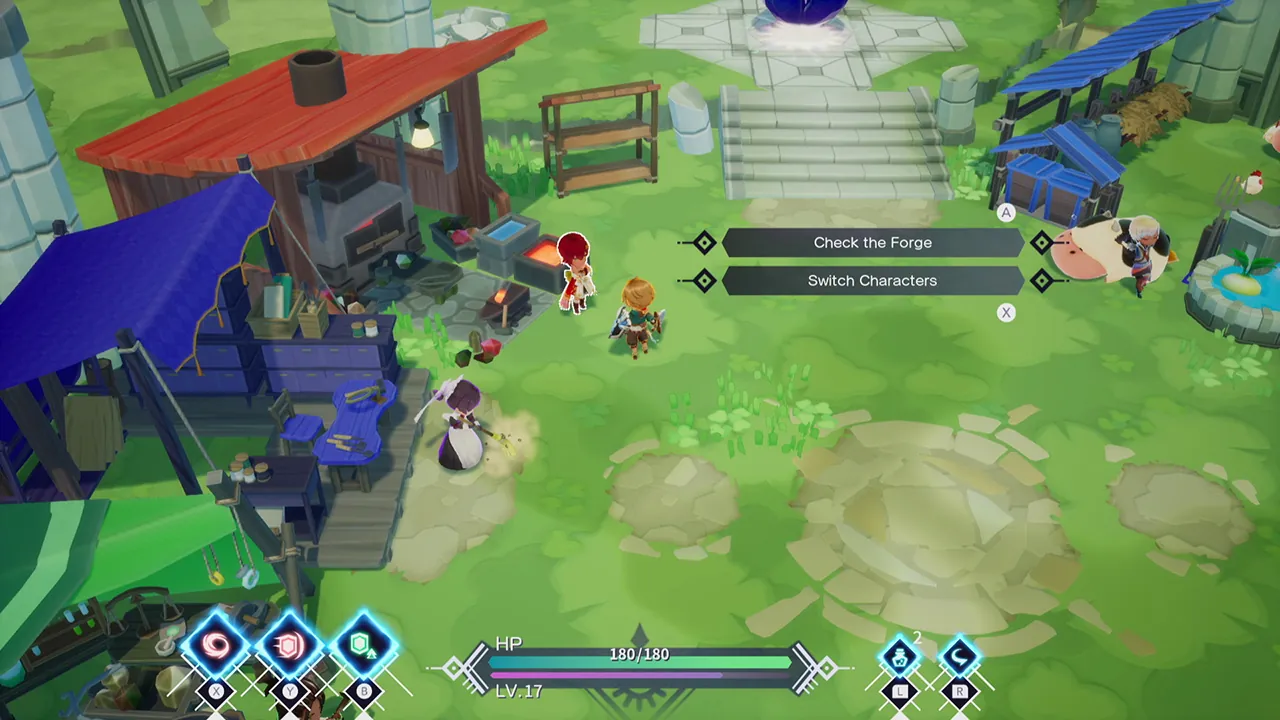This screenshot has height=720, width=1280.
Task: Click the A button prompt above the dialog
Action: [x=1006, y=212]
